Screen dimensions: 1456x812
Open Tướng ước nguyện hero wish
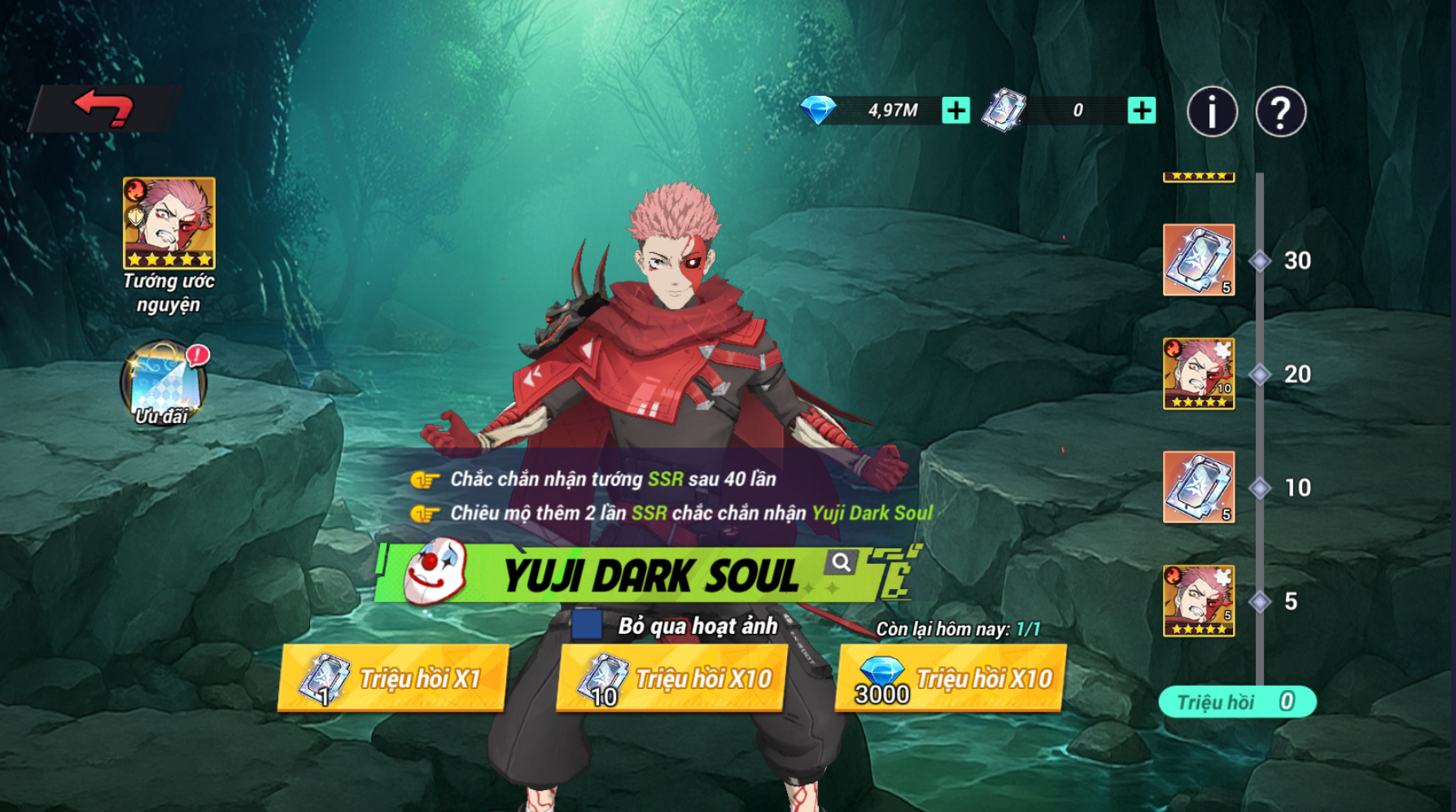pyautogui.click(x=169, y=224)
